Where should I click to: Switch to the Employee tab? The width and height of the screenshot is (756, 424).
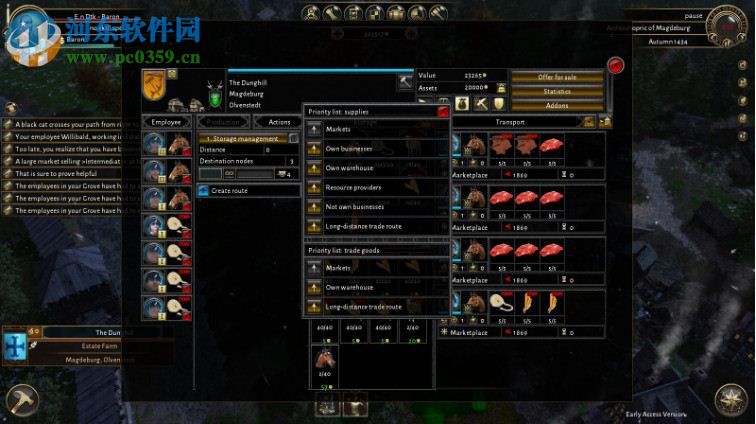pos(166,122)
